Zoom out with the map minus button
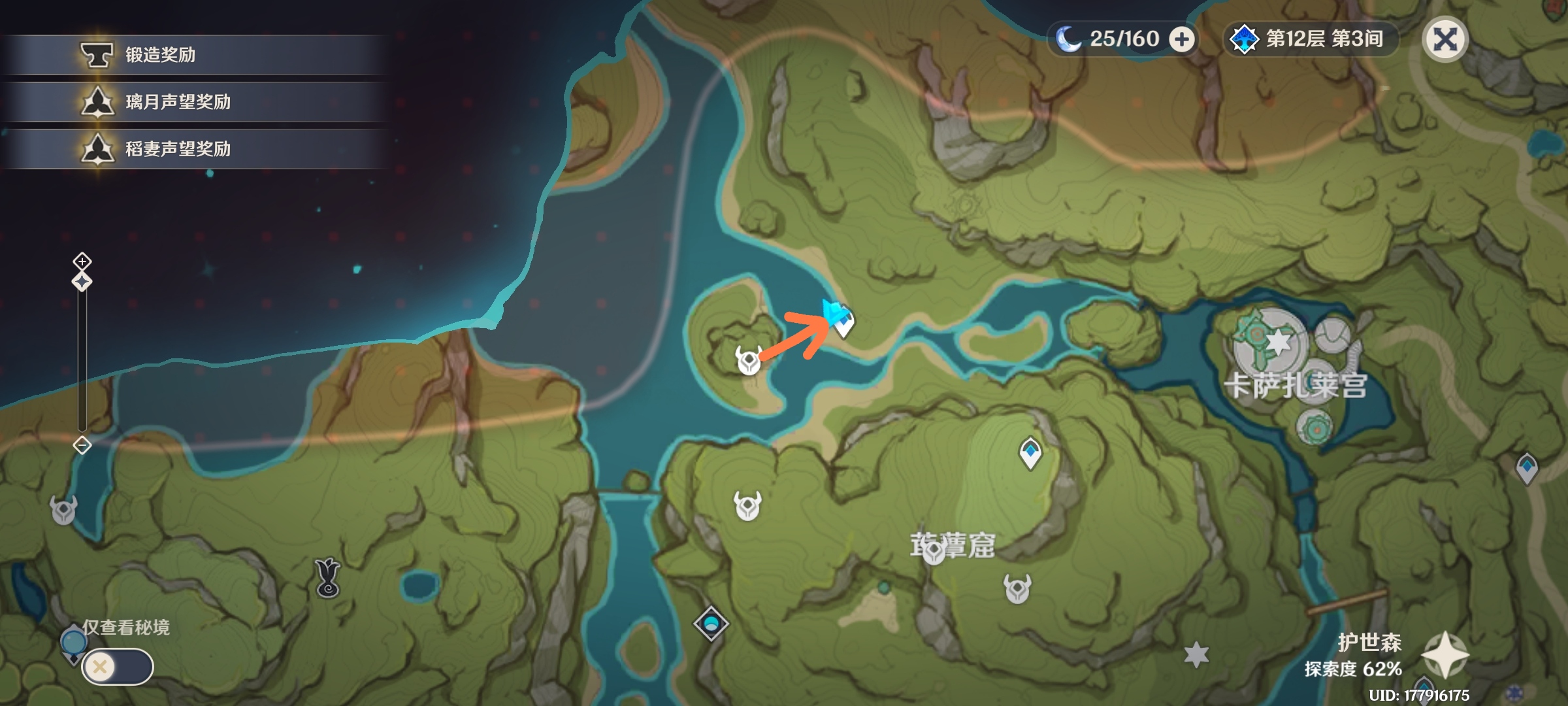The width and height of the screenshot is (1568, 706). point(82,446)
